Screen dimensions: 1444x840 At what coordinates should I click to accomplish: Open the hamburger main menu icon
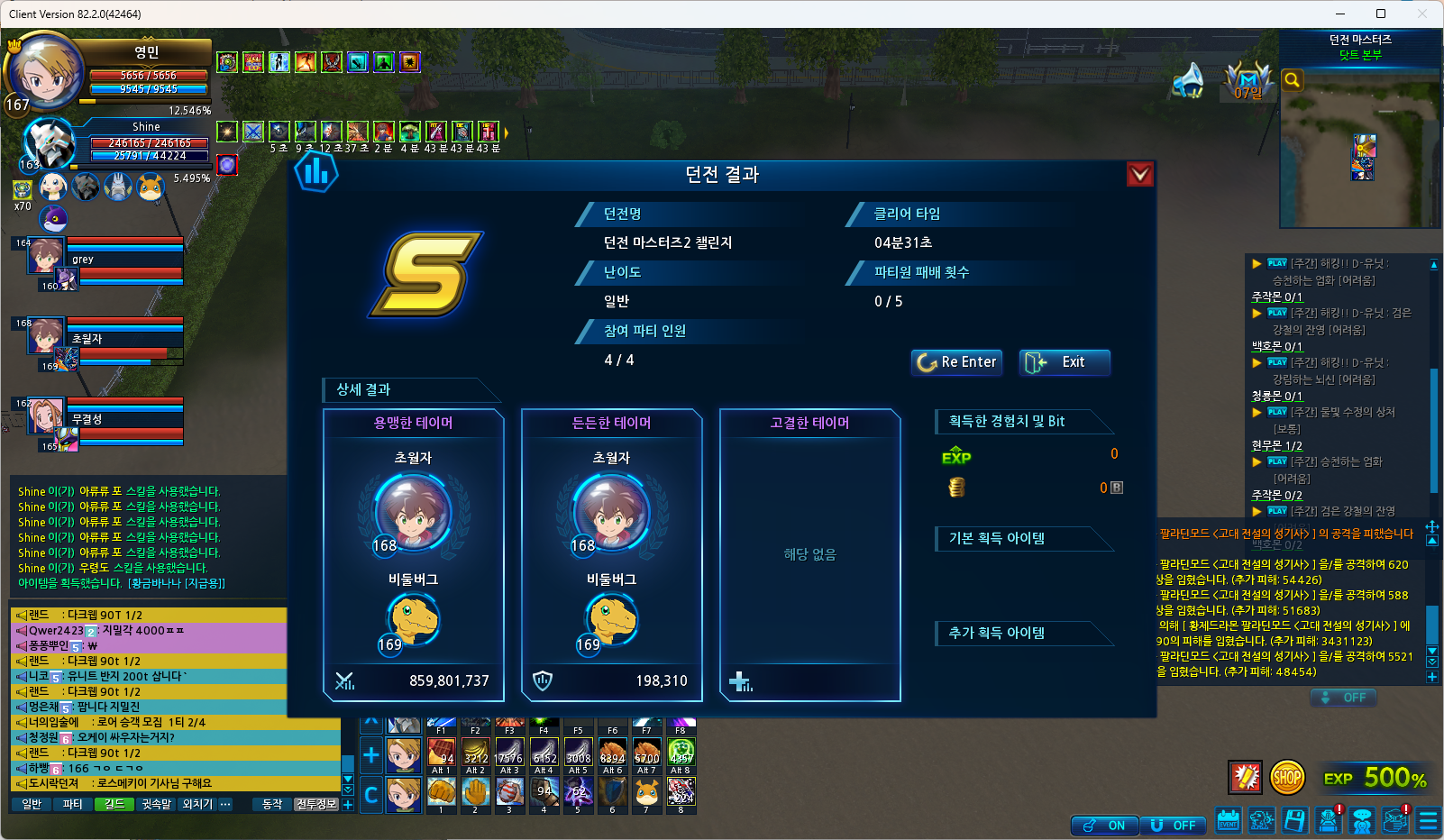tap(1428, 820)
